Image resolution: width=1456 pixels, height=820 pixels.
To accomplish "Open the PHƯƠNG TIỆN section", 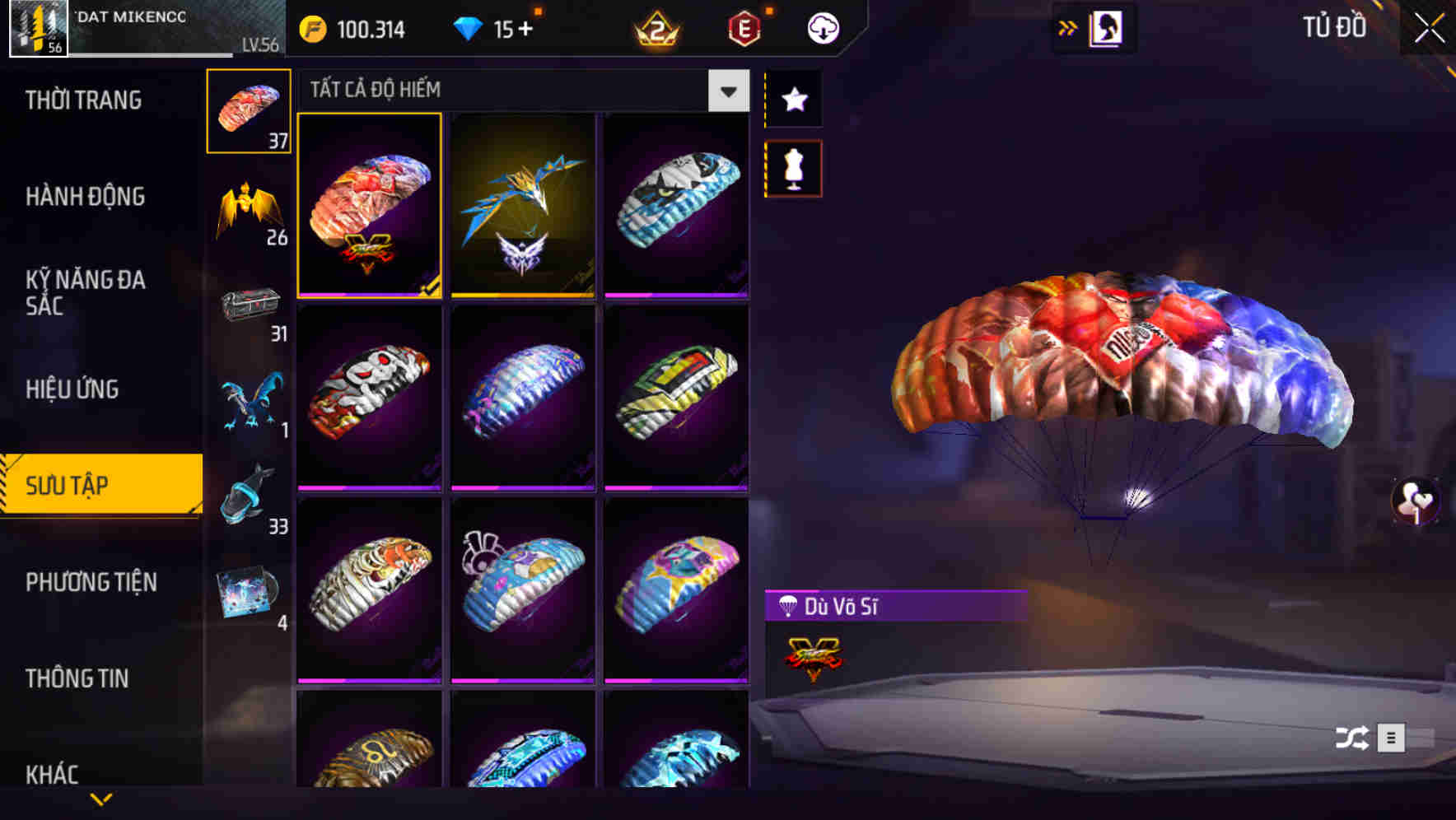I will click(91, 582).
